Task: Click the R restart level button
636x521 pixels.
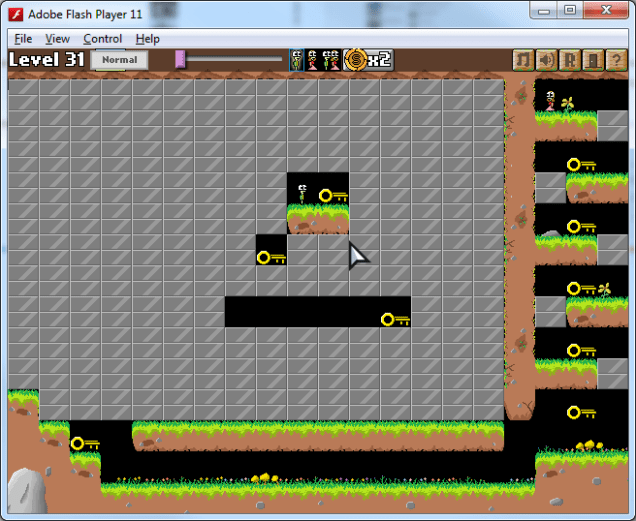Action: tap(569, 60)
